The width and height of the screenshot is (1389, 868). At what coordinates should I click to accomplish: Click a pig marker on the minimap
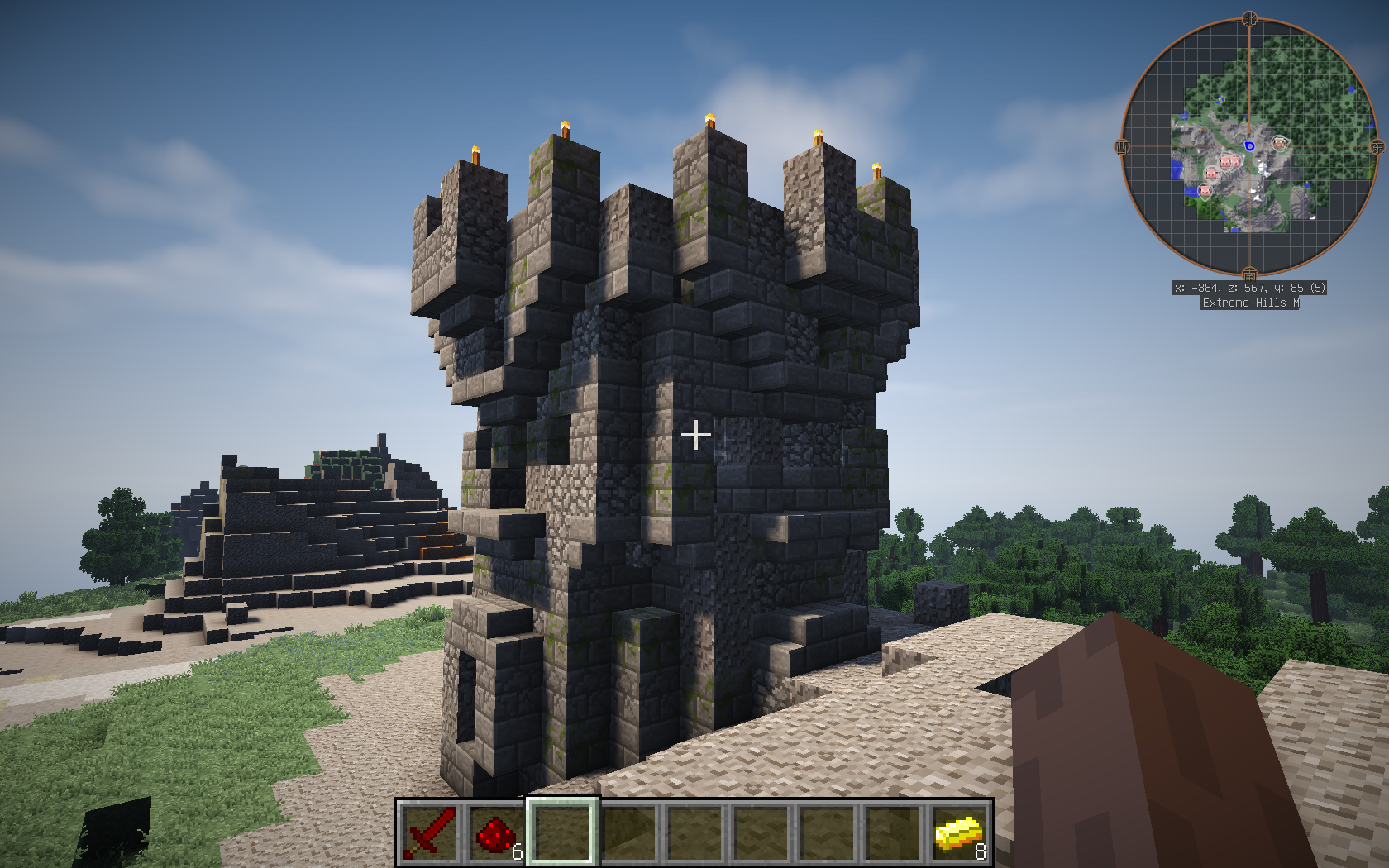point(1212,172)
